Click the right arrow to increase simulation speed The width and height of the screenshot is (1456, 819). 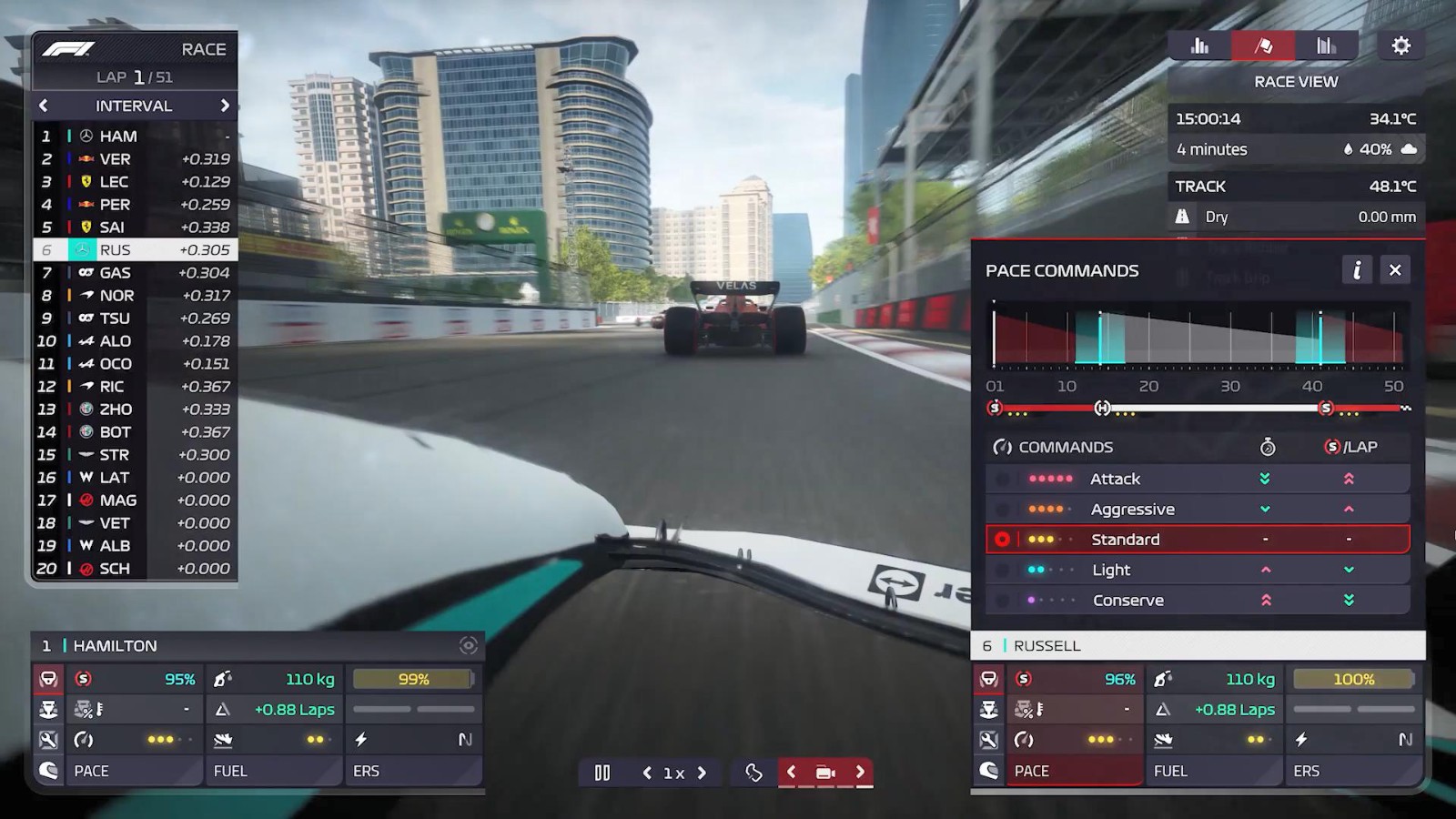click(x=702, y=772)
